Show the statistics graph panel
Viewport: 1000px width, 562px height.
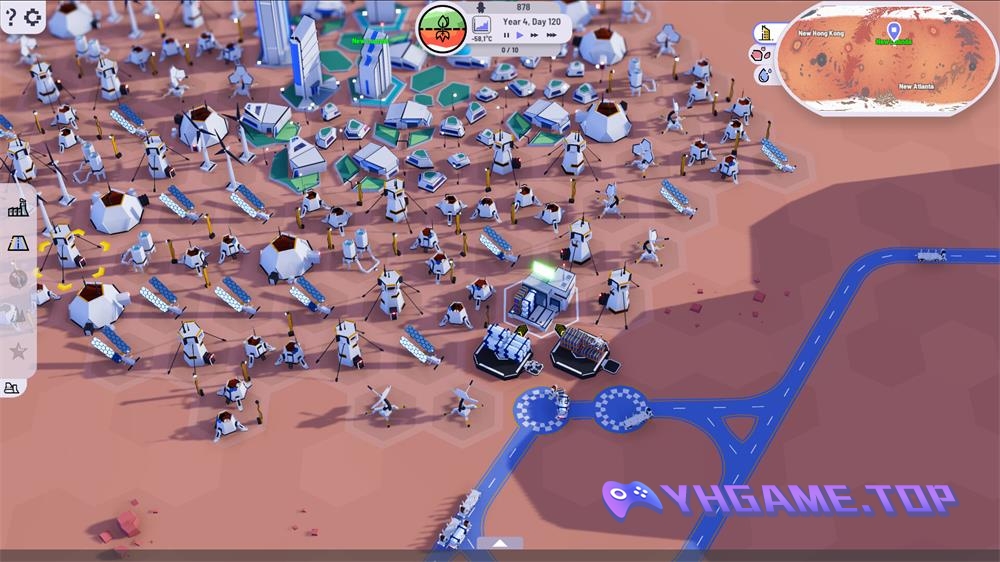pyautogui.click(x=481, y=25)
